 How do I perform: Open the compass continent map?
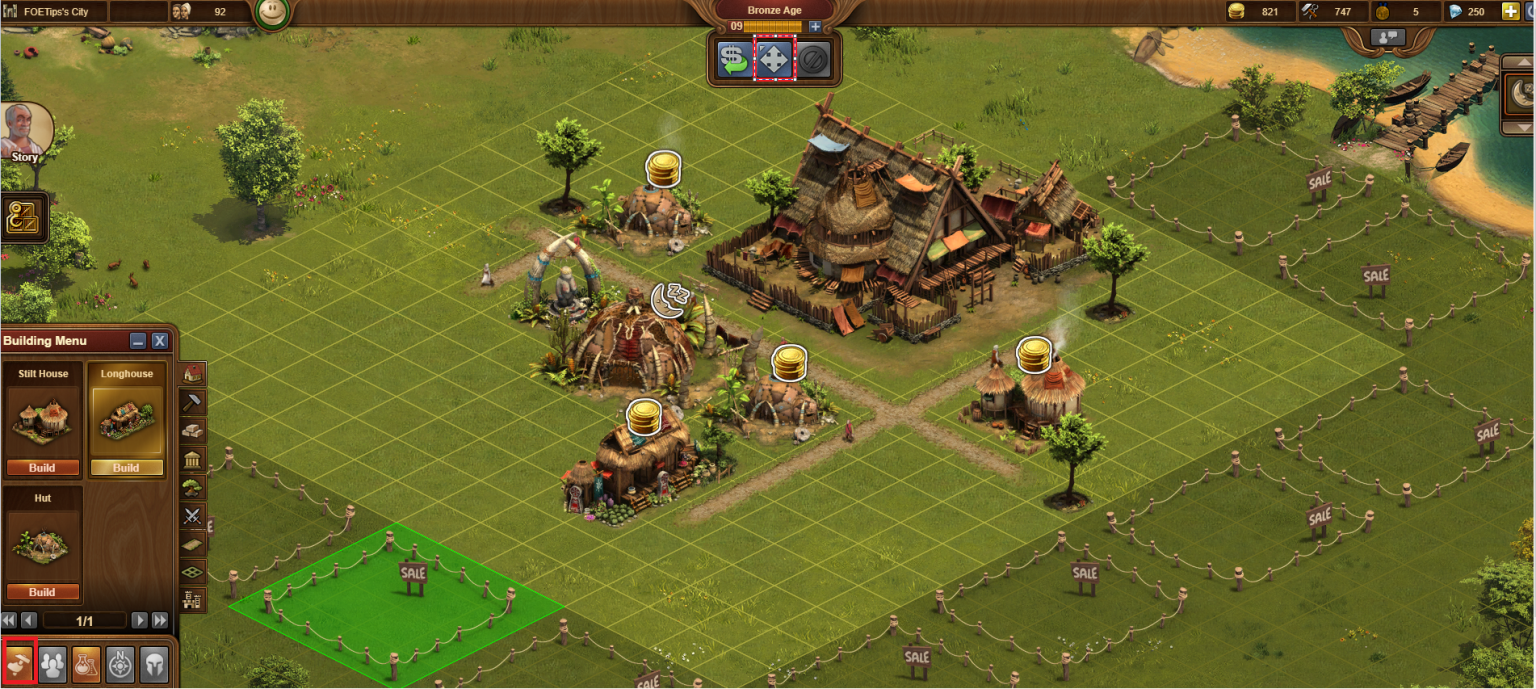coord(120,663)
